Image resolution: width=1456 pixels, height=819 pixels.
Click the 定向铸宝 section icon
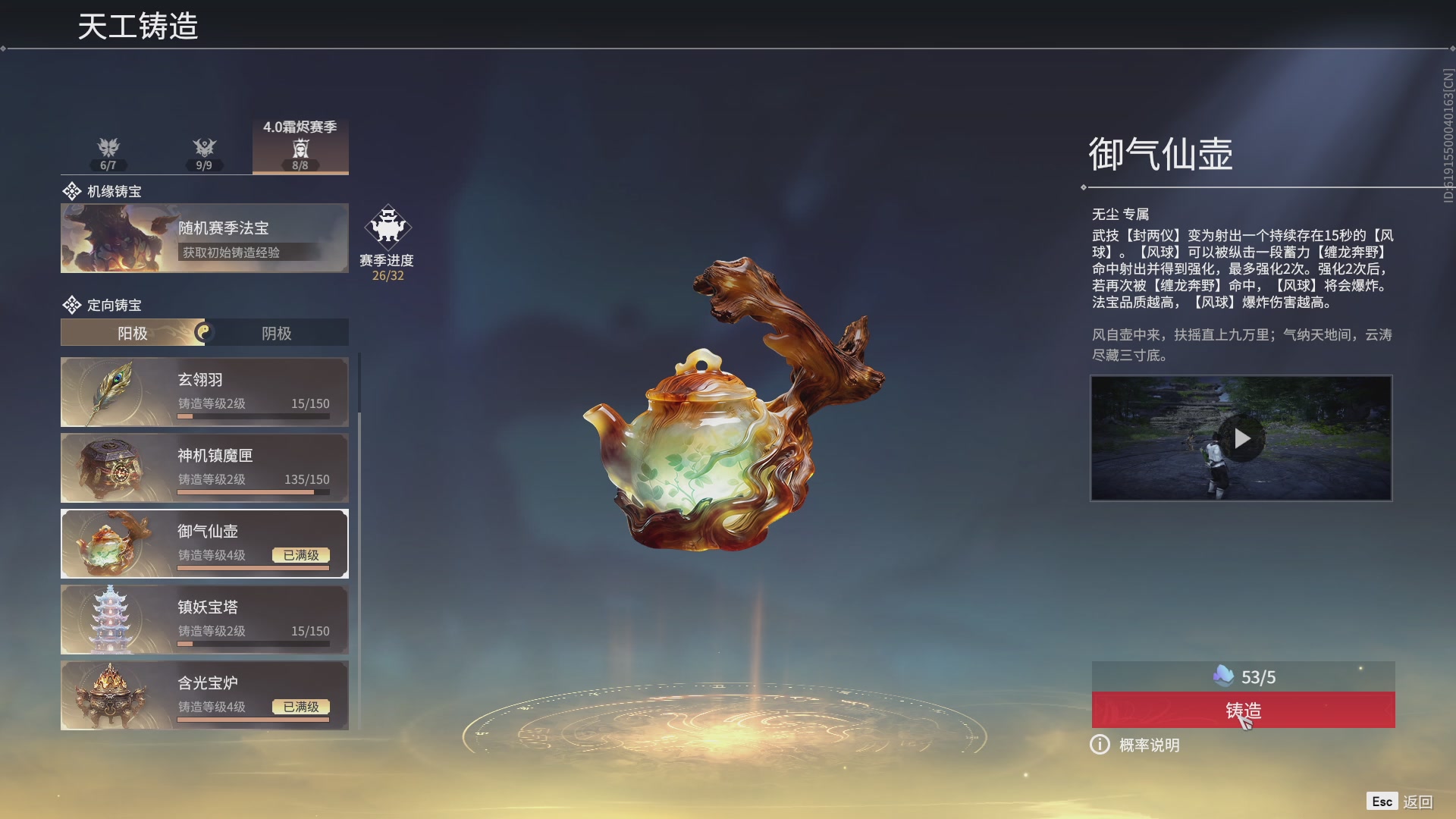[x=72, y=305]
